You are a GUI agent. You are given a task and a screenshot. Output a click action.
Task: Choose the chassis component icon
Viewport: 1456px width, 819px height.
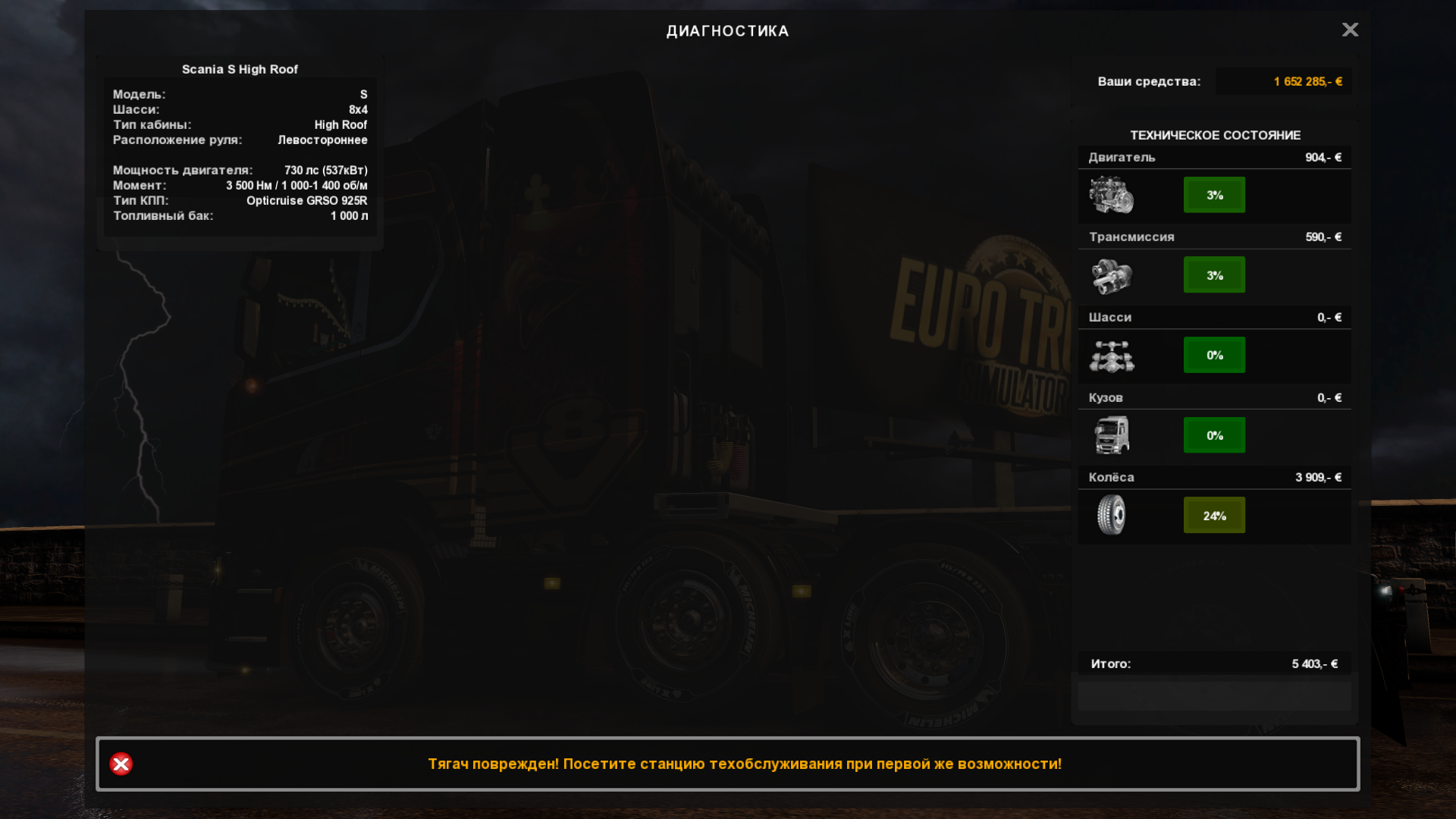pyautogui.click(x=1111, y=356)
